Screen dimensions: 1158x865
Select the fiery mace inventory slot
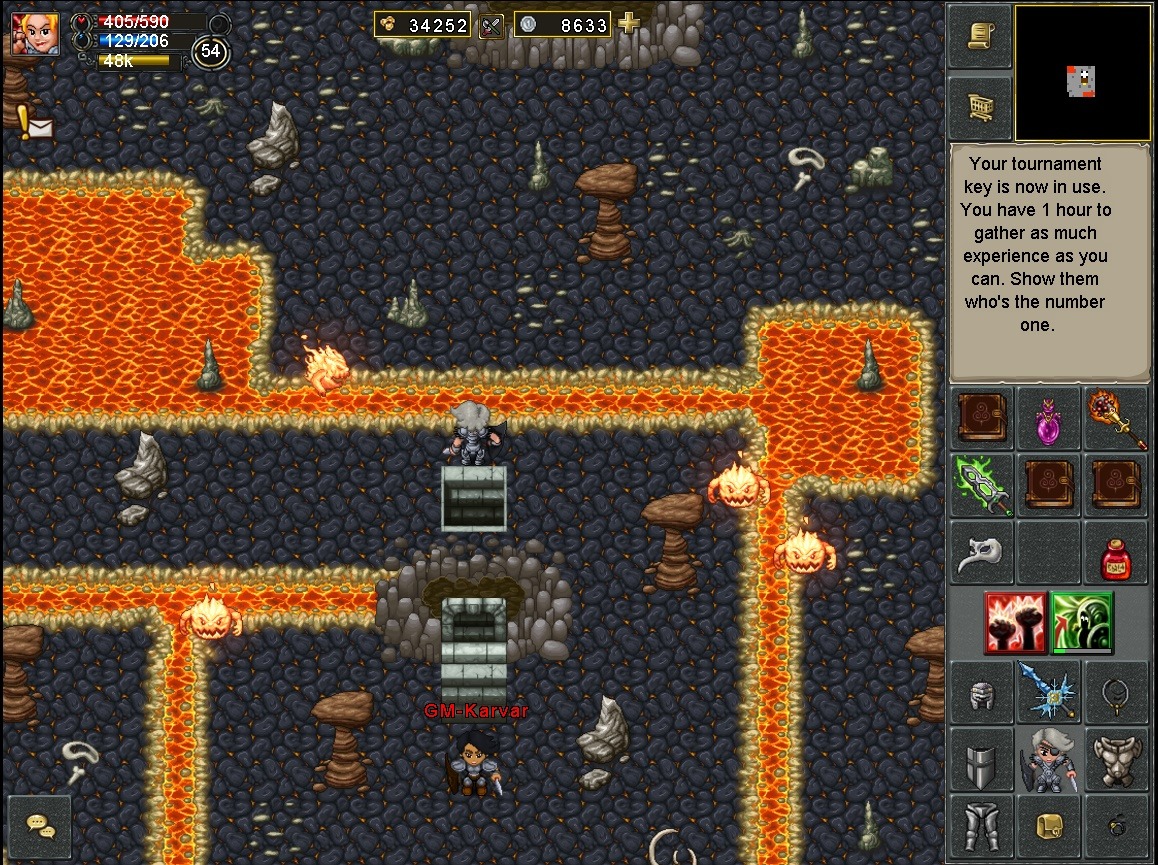click(1116, 418)
